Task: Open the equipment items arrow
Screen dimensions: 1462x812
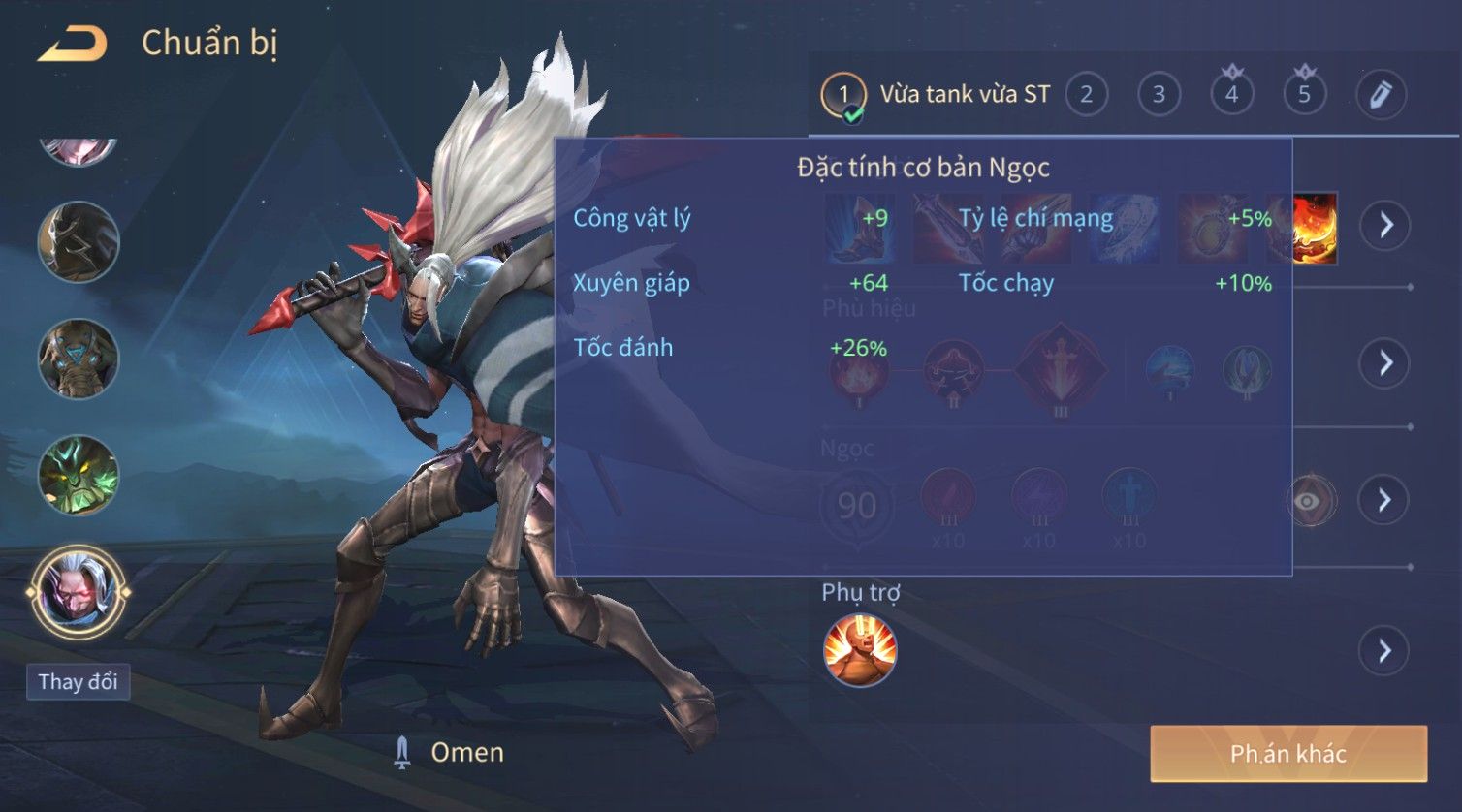Action: (x=1384, y=226)
